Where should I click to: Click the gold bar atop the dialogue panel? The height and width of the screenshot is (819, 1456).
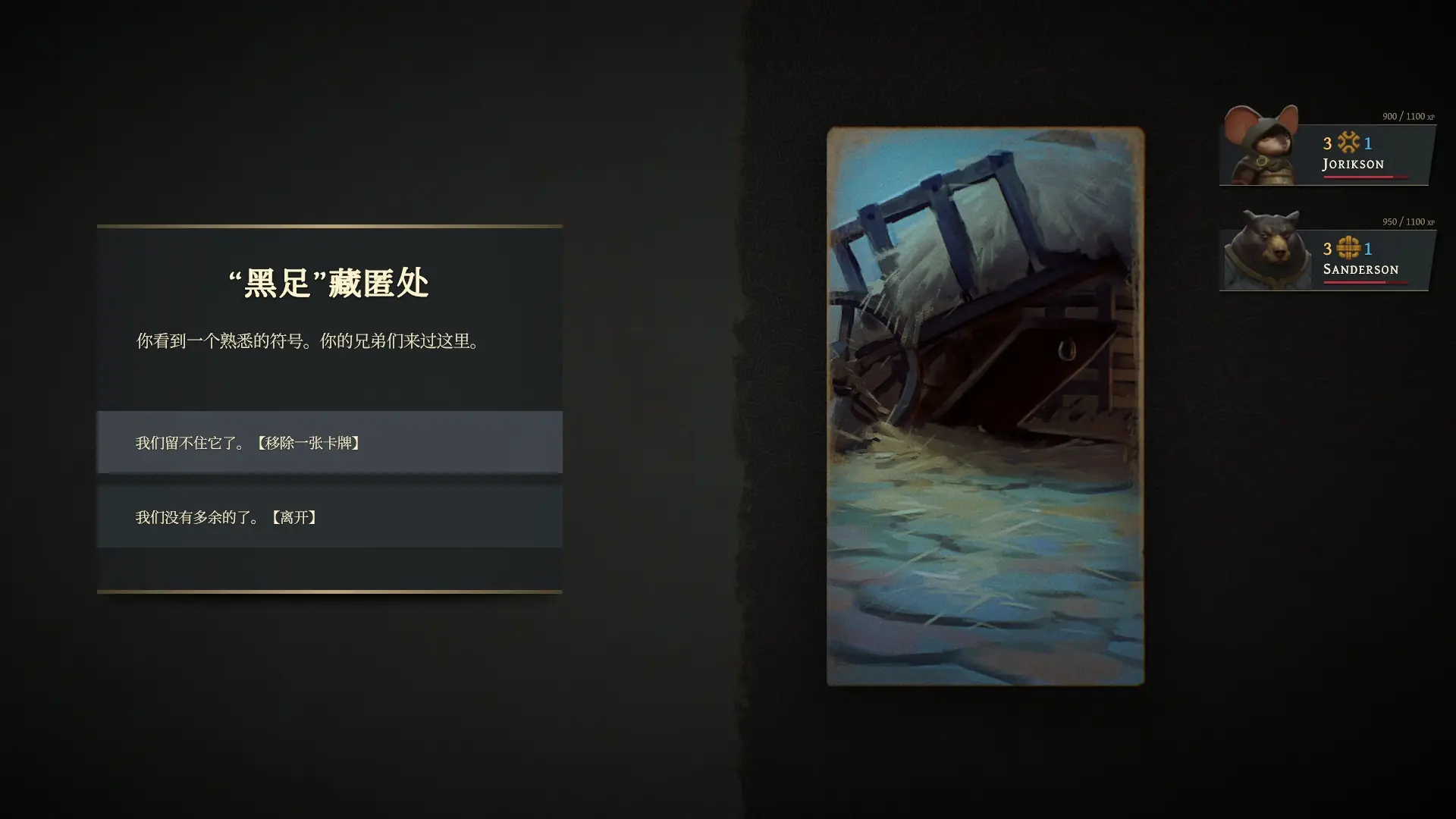[328, 225]
